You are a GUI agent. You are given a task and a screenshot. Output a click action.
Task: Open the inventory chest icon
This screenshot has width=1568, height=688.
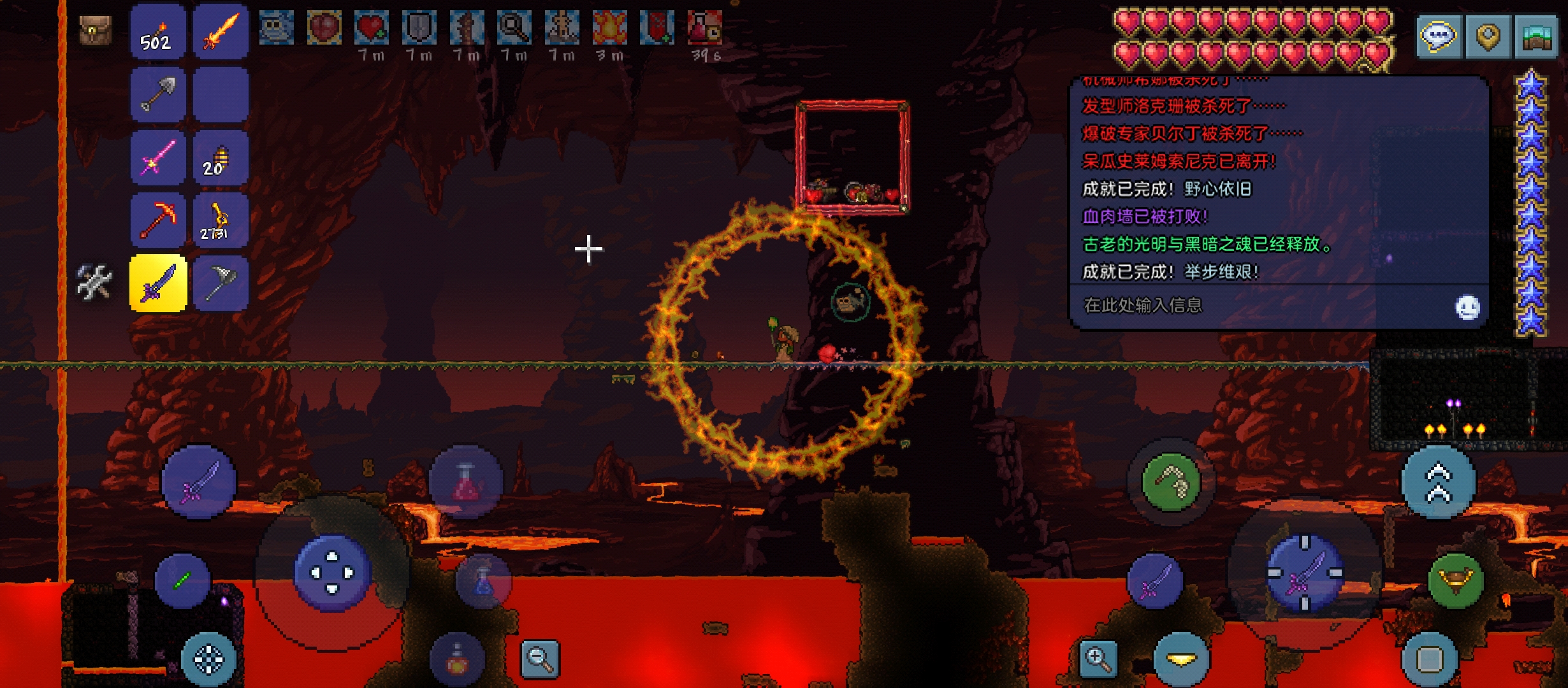tap(95, 29)
